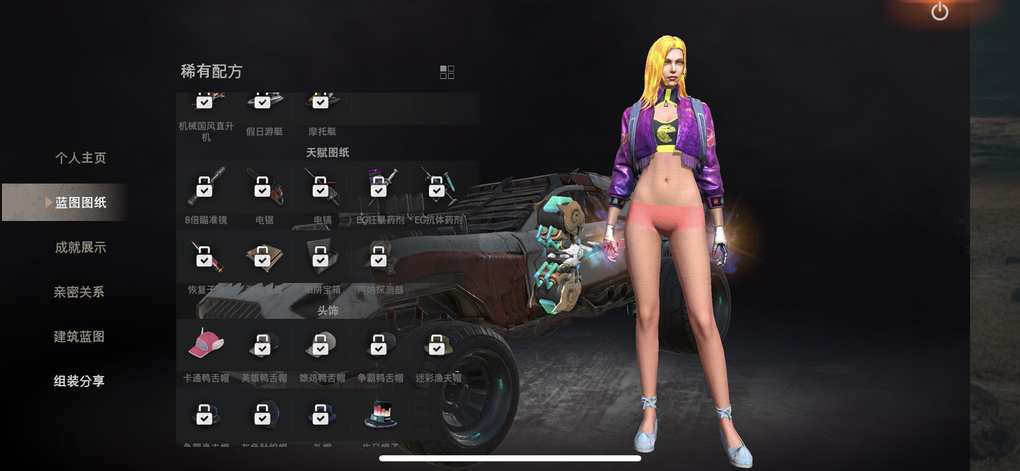This screenshot has width=1020, height=471.
Task: Select the locked EG抗体药剂 syringe blueprint
Action: (437, 187)
